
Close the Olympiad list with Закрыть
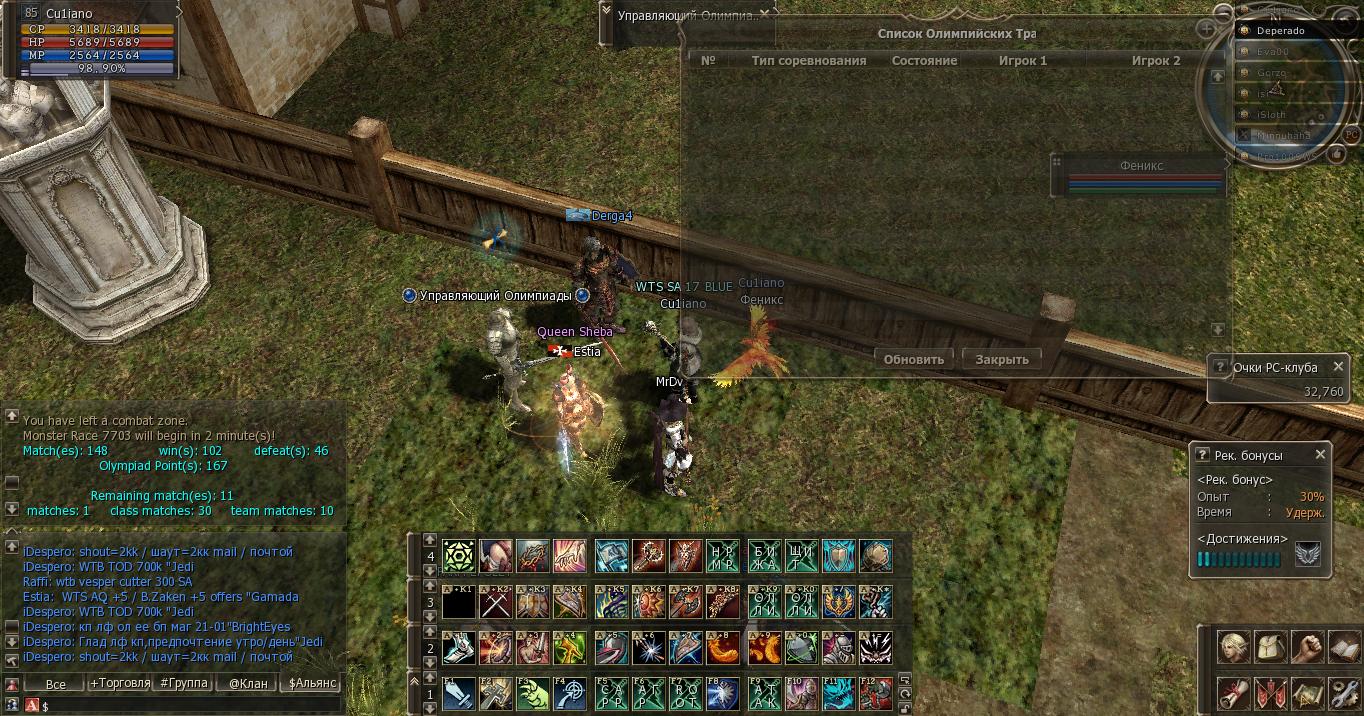[1001, 359]
